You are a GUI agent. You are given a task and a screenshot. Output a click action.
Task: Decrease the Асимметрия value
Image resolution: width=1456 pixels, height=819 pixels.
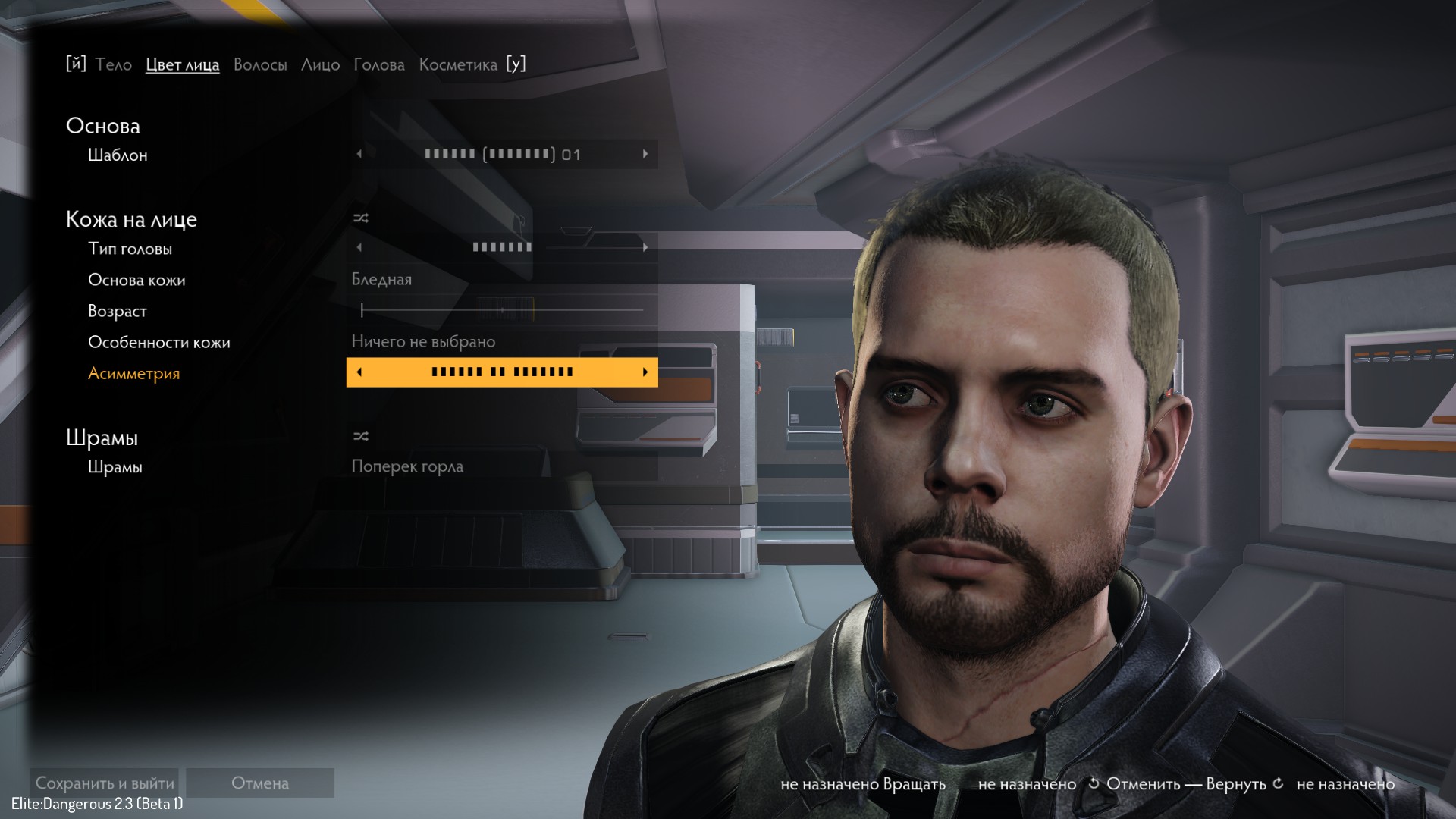[x=359, y=372]
